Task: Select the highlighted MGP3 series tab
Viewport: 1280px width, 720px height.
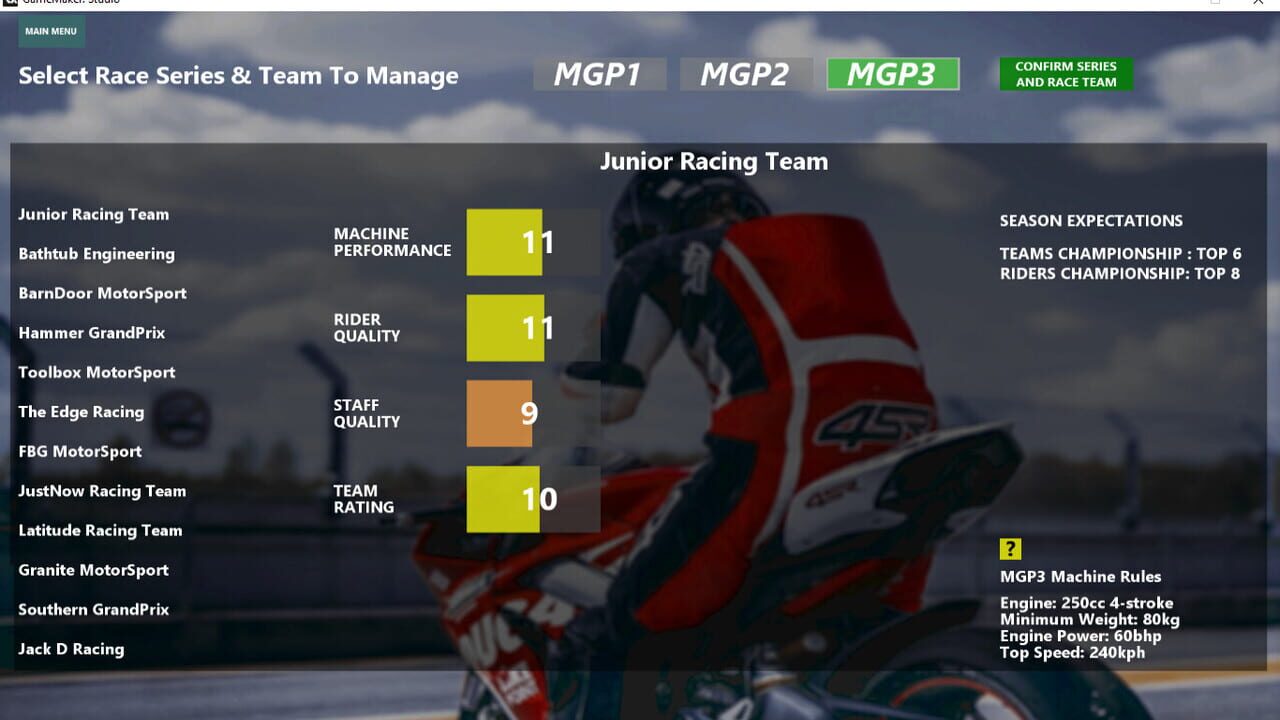Action: click(891, 72)
